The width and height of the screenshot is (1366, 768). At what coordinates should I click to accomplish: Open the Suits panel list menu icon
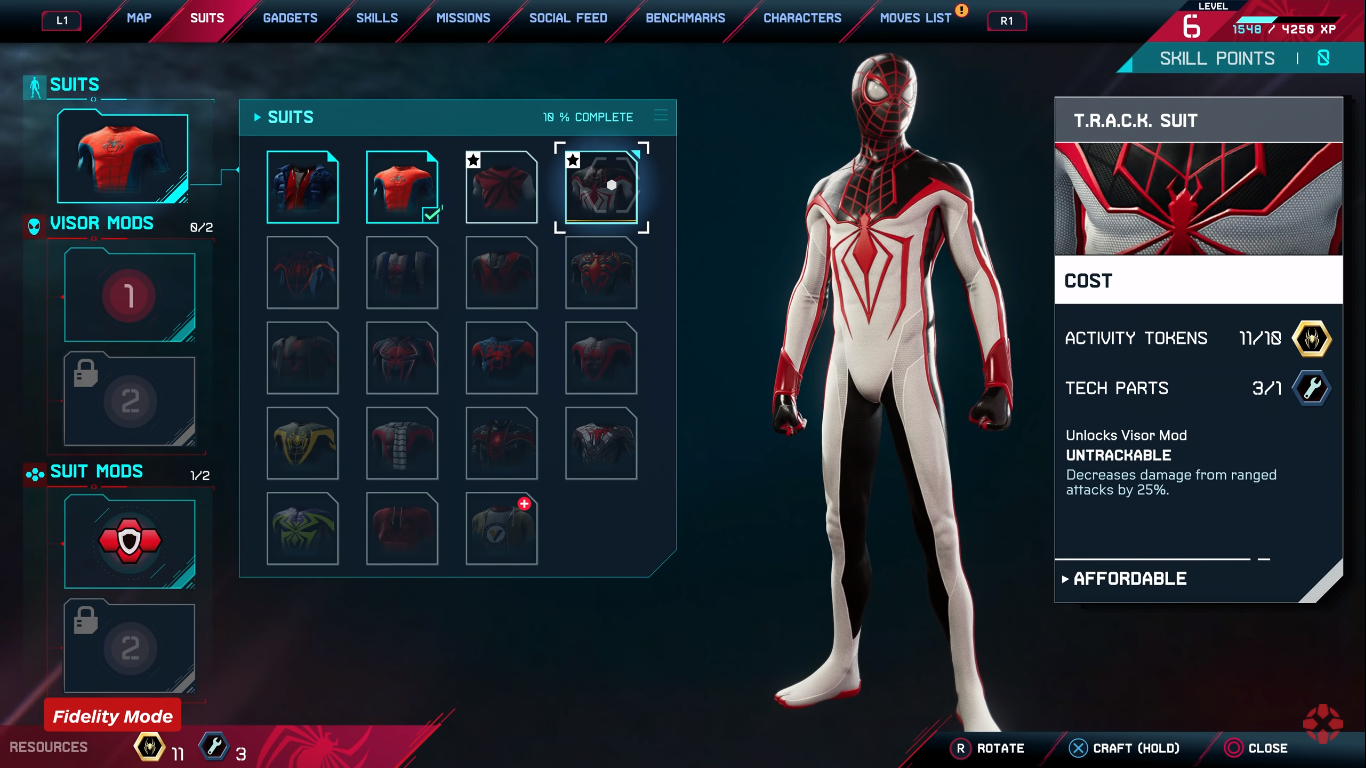click(660, 116)
